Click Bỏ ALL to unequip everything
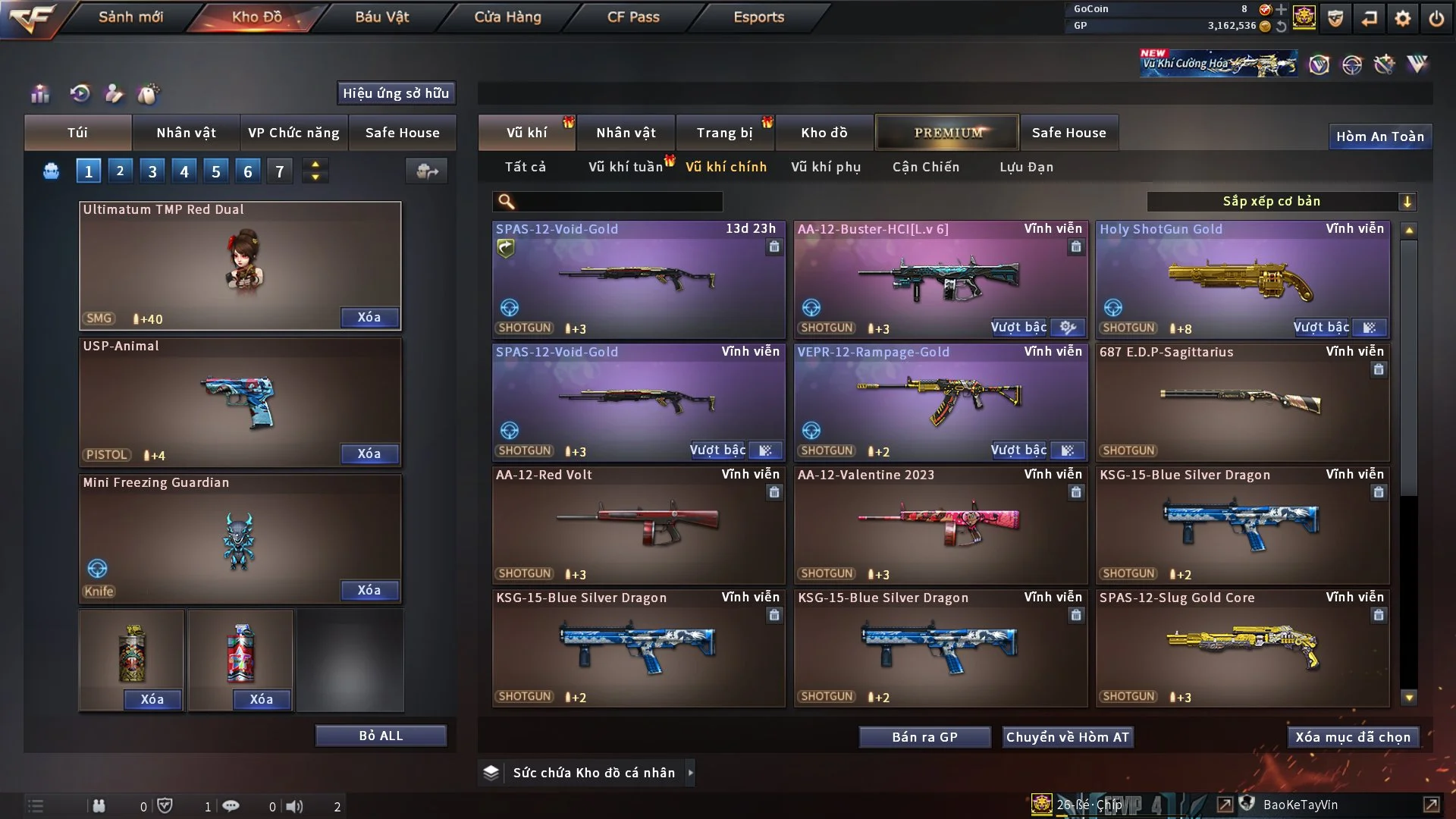 point(381,736)
